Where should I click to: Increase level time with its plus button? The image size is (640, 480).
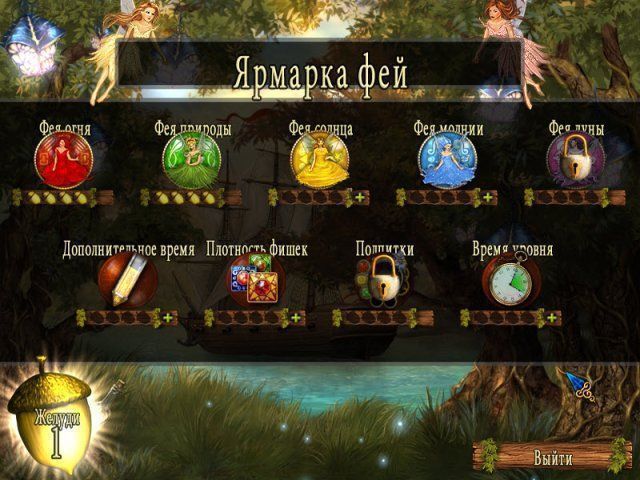coord(551,318)
